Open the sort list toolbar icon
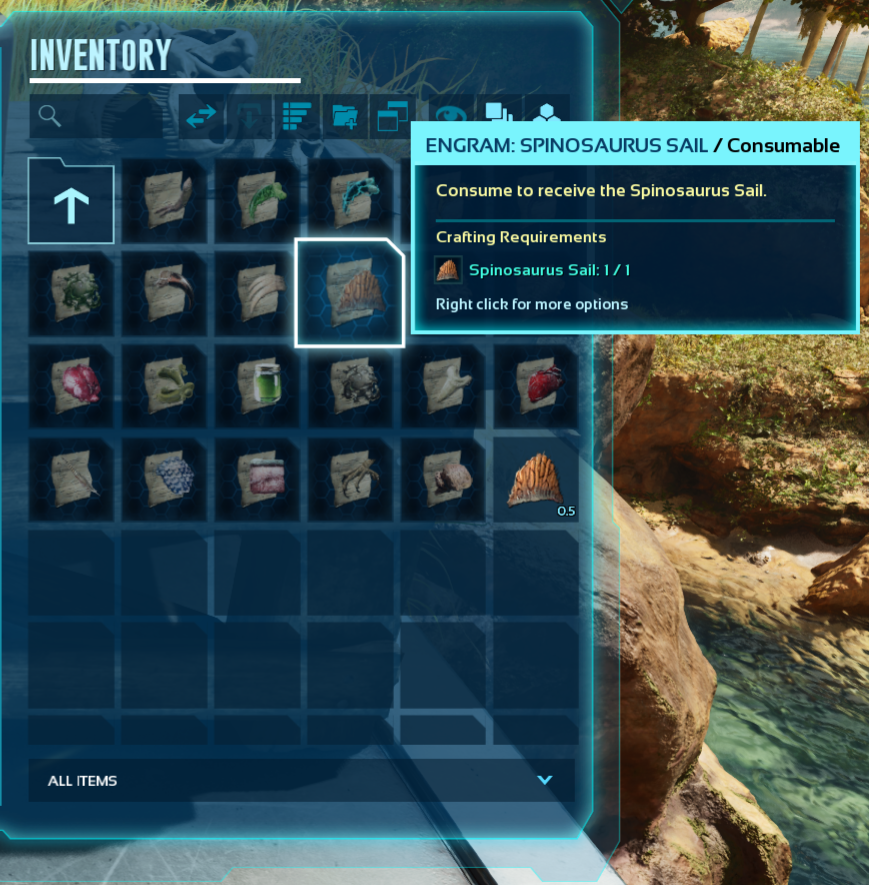This screenshot has height=885, width=869. pos(297,117)
